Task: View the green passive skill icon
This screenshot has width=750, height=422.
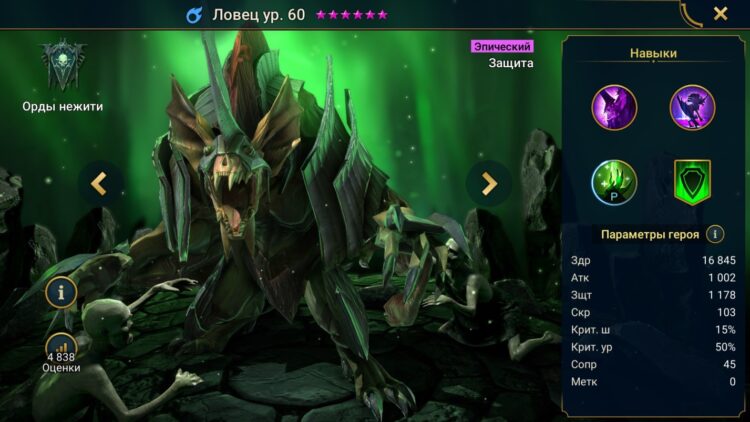Action: 614,182
